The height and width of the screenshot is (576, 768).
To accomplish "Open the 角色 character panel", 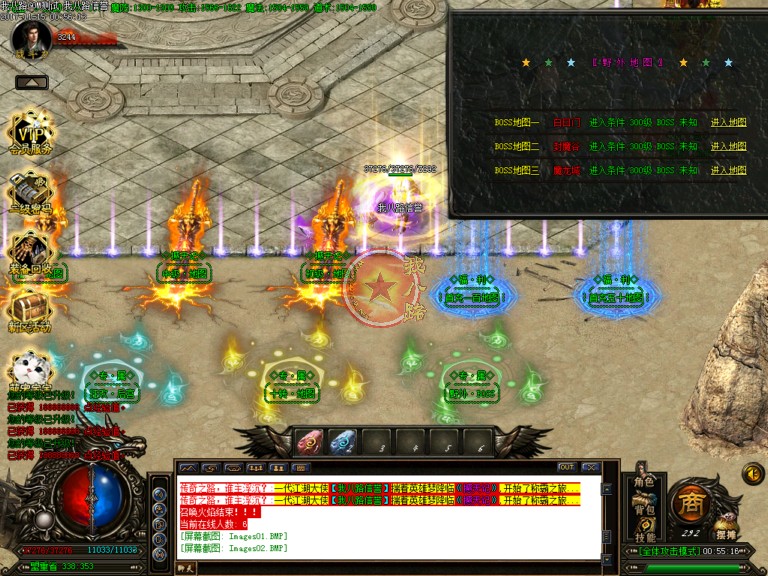I will pyautogui.click(x=643, y=483).
